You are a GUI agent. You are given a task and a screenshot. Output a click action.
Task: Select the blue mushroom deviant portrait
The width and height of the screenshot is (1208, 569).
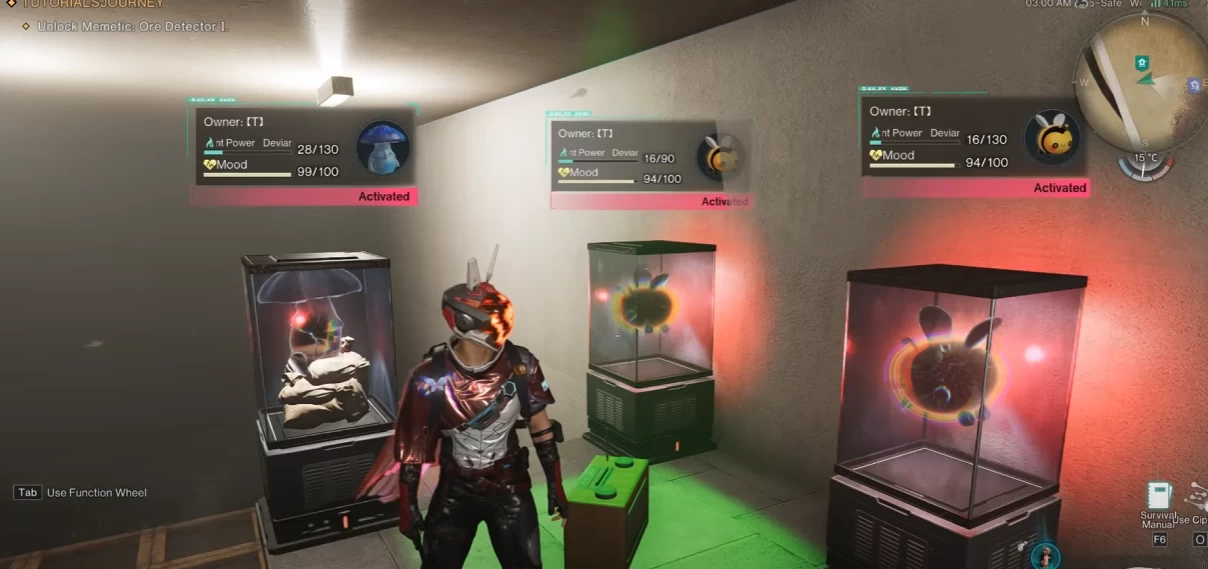[x=383, y=147]
